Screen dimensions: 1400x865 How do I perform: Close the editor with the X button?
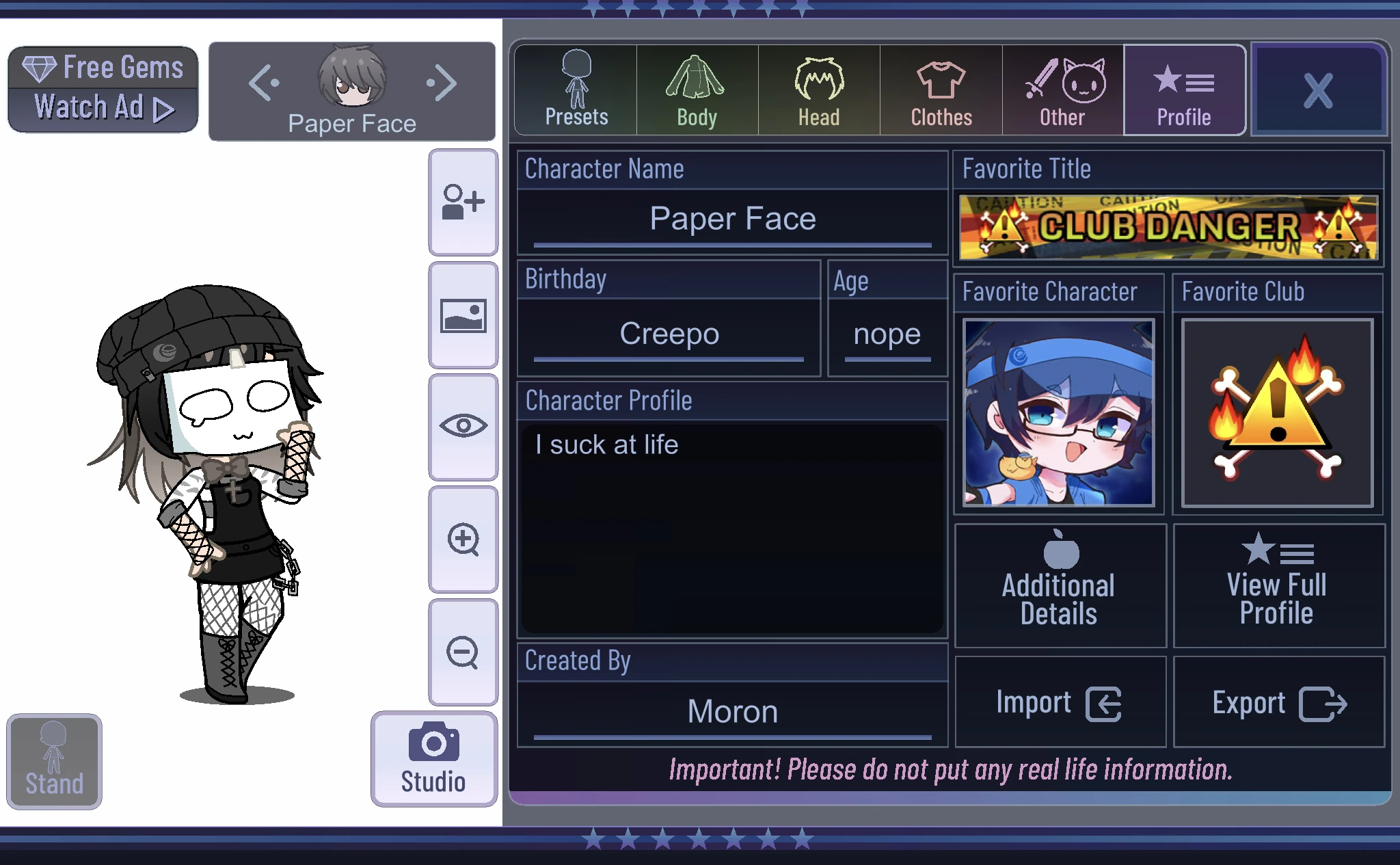(1319, 90)
